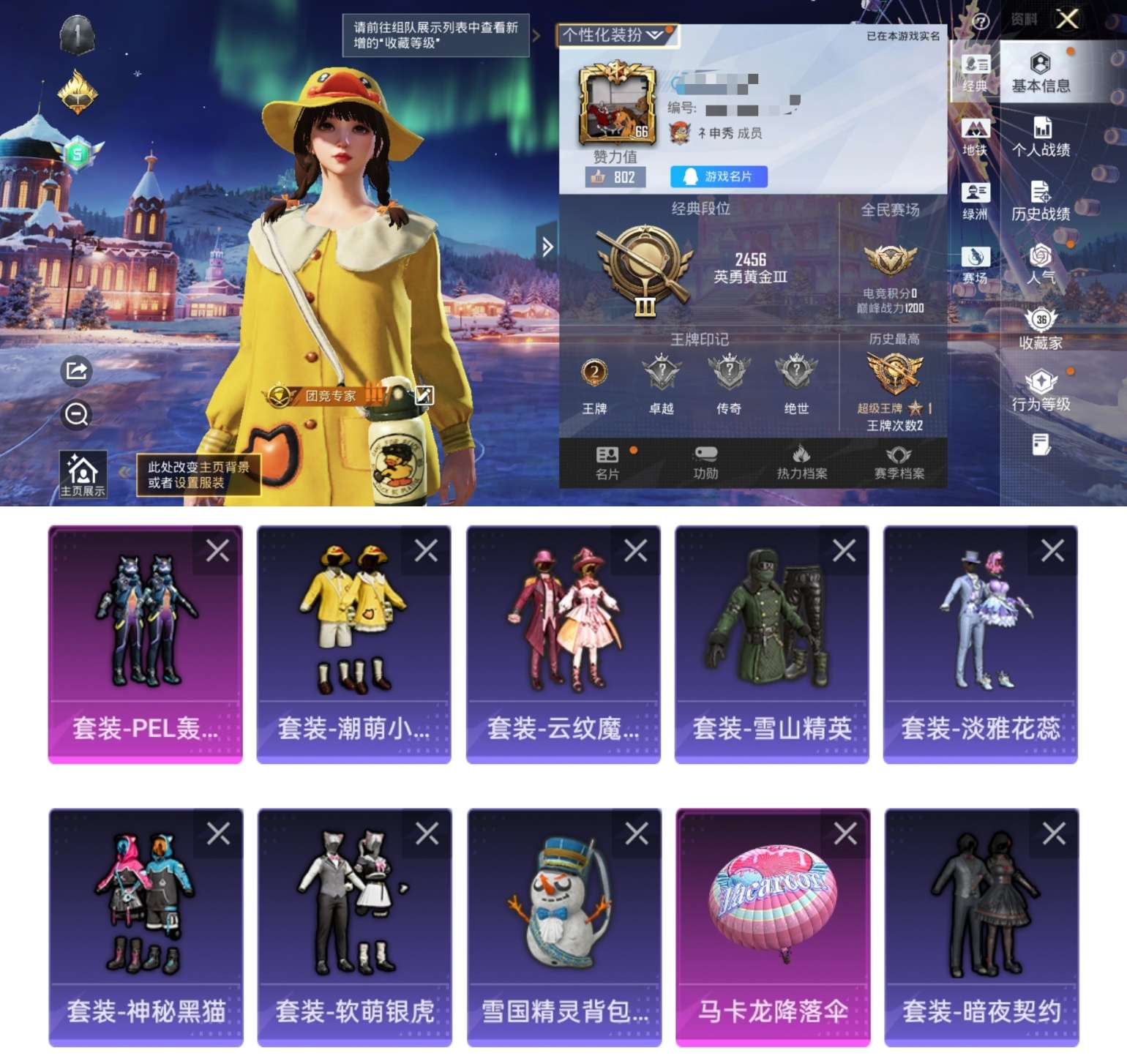The image size is (1127, 1064).
Task: Click the share icon on the left
Action: [75, 370]
